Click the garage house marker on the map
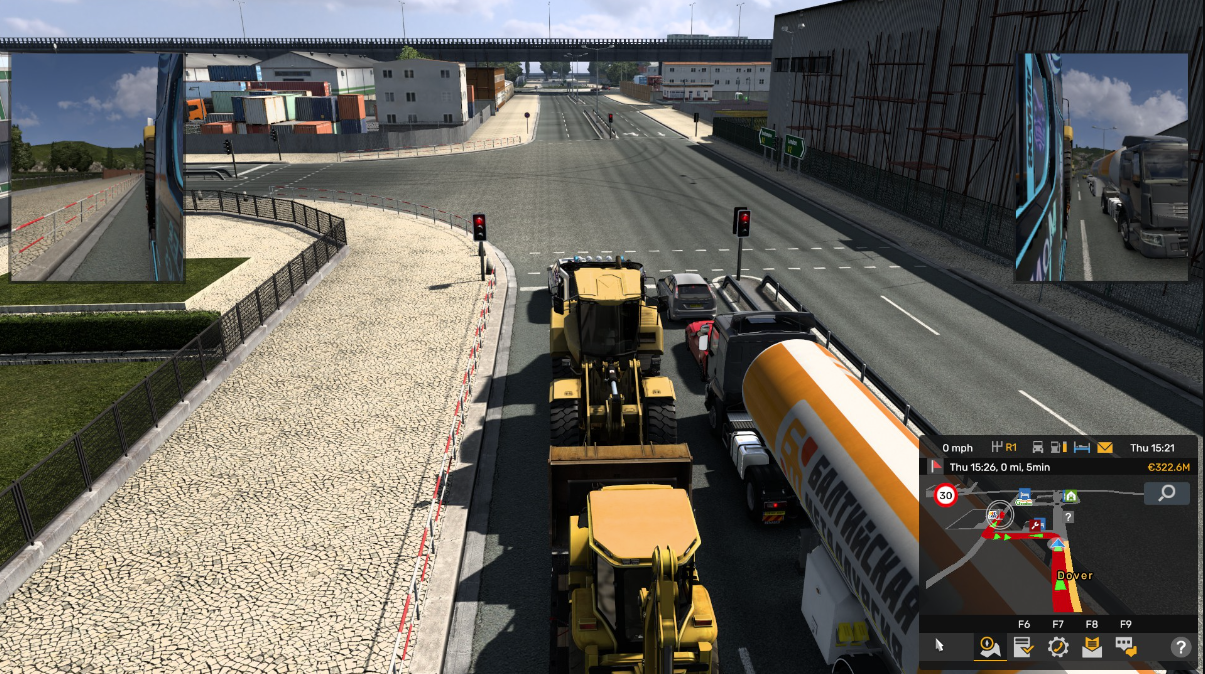Viewport: 1205px width, 674px height. pyautogui.click(x=1070, y=495)
